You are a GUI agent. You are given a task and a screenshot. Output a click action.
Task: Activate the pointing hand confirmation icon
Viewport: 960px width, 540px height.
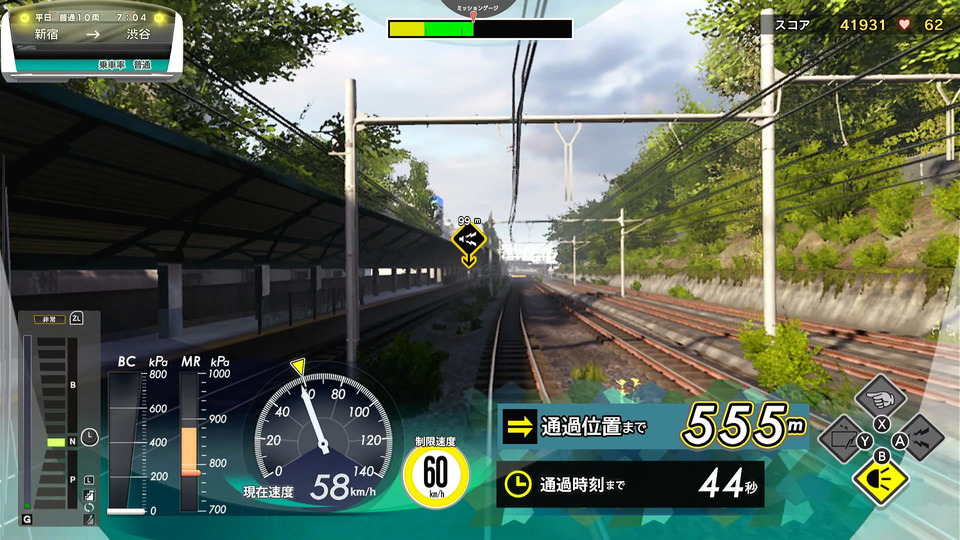coord(881,397)
